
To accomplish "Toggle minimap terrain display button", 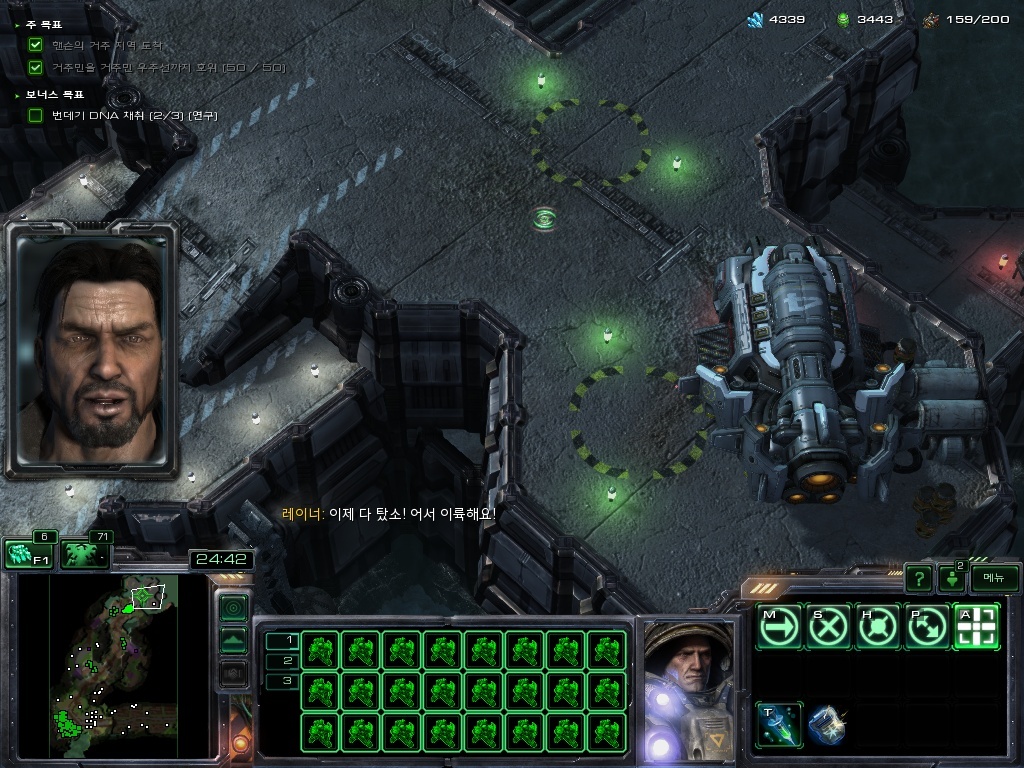I will 233,641.
